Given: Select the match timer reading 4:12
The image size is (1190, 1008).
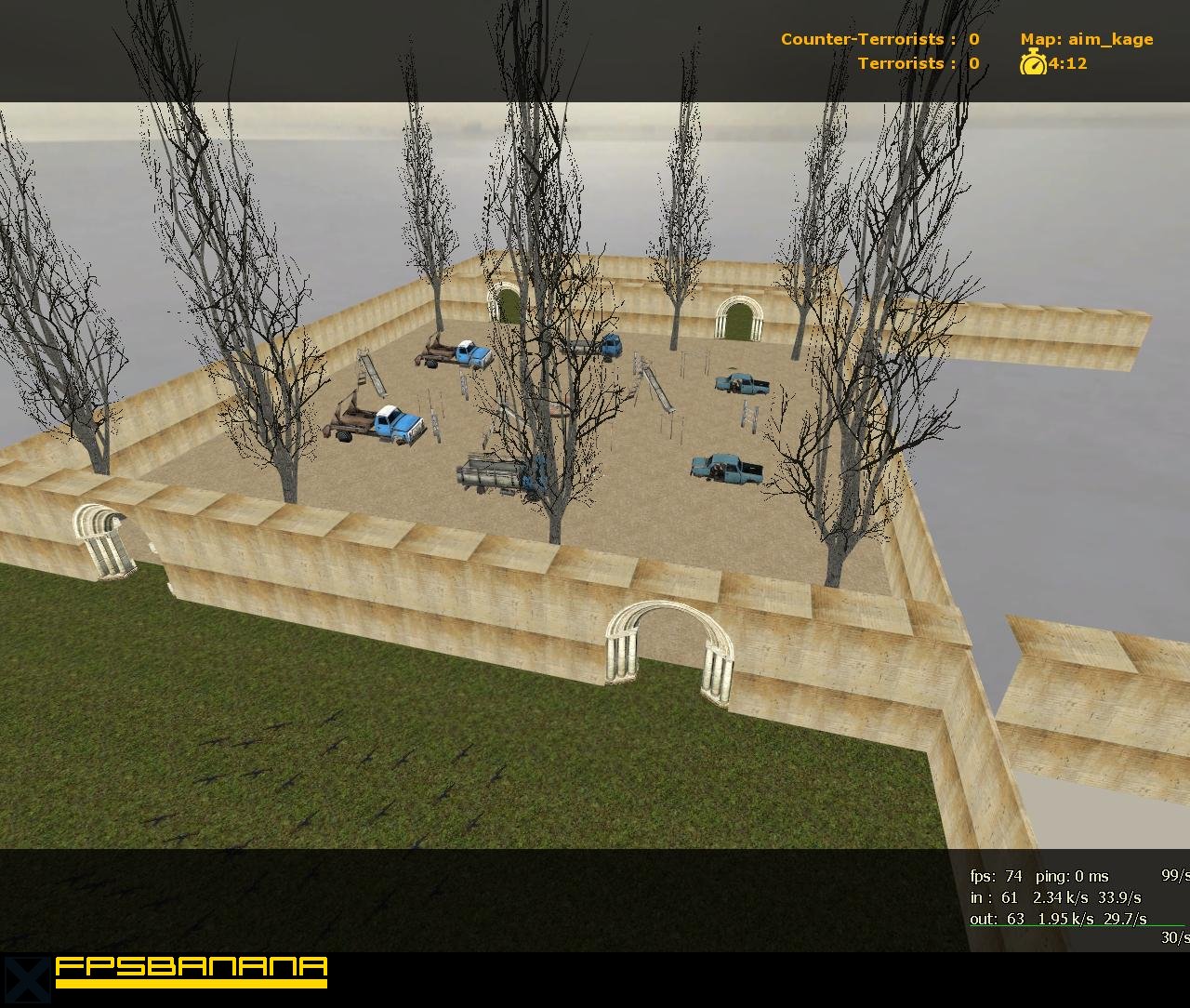Looking at the screenshot, I should 1065,64.
